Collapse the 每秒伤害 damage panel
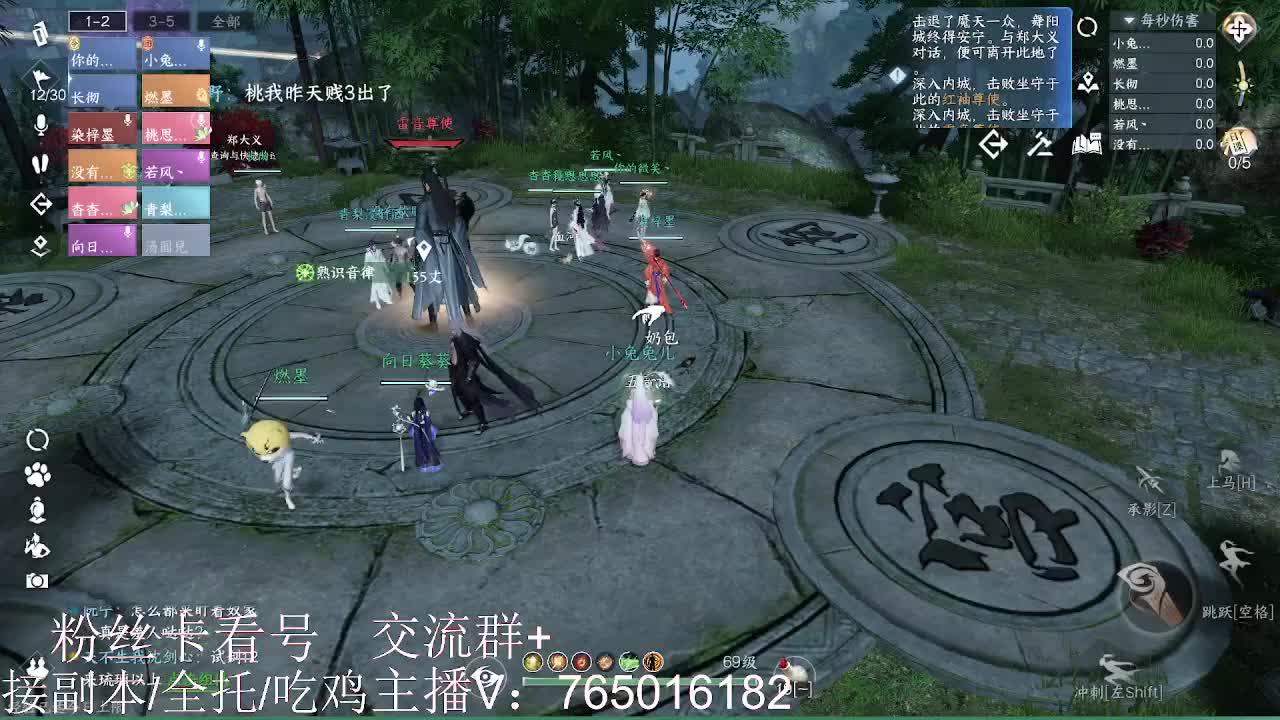This screenshot has height=720, width=1280. (1129, 20)
